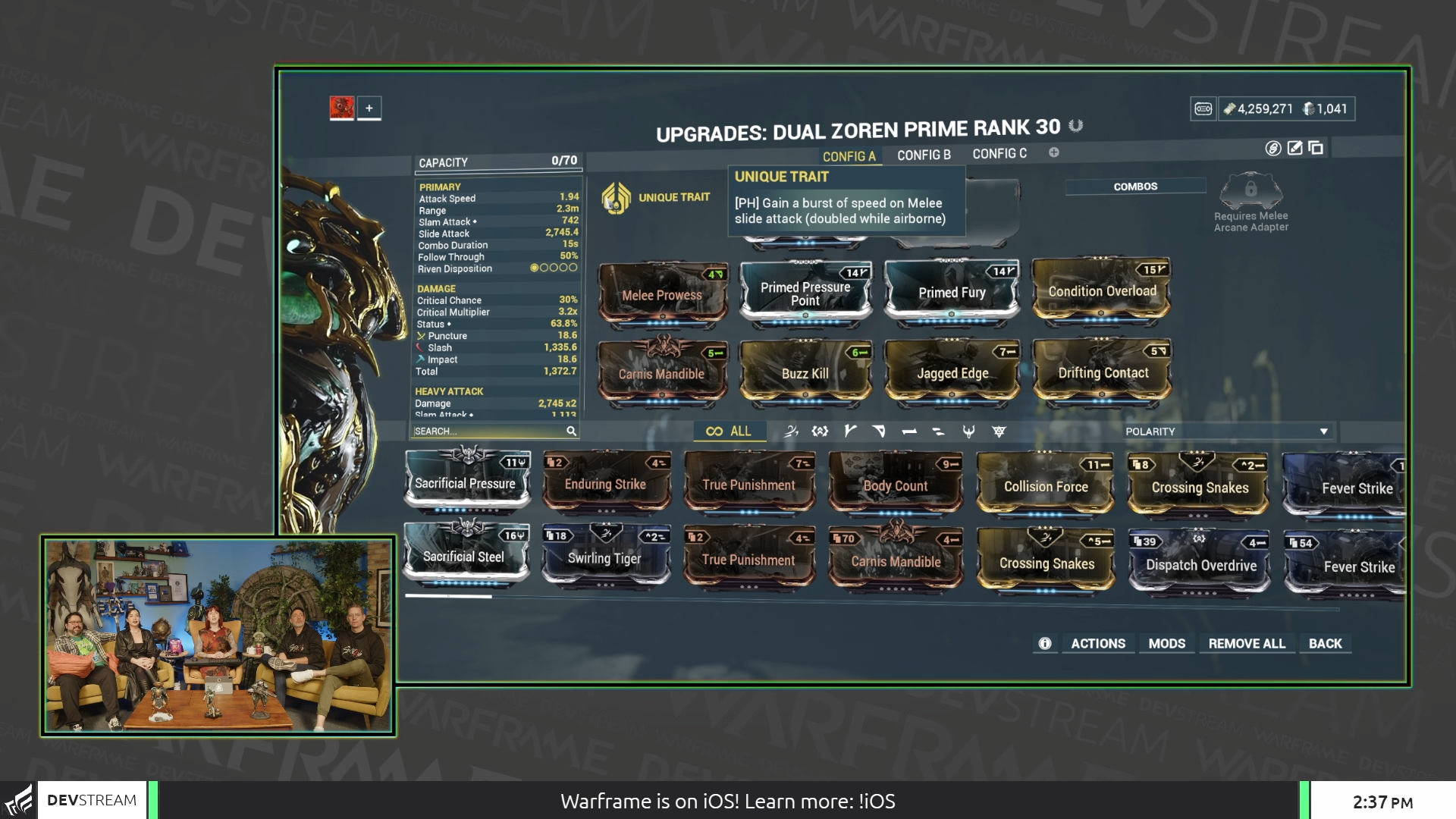The width and height of the screenshot is (1456, 819).
Task: Expand the COMBOS panel
Action: point(1135,186)
